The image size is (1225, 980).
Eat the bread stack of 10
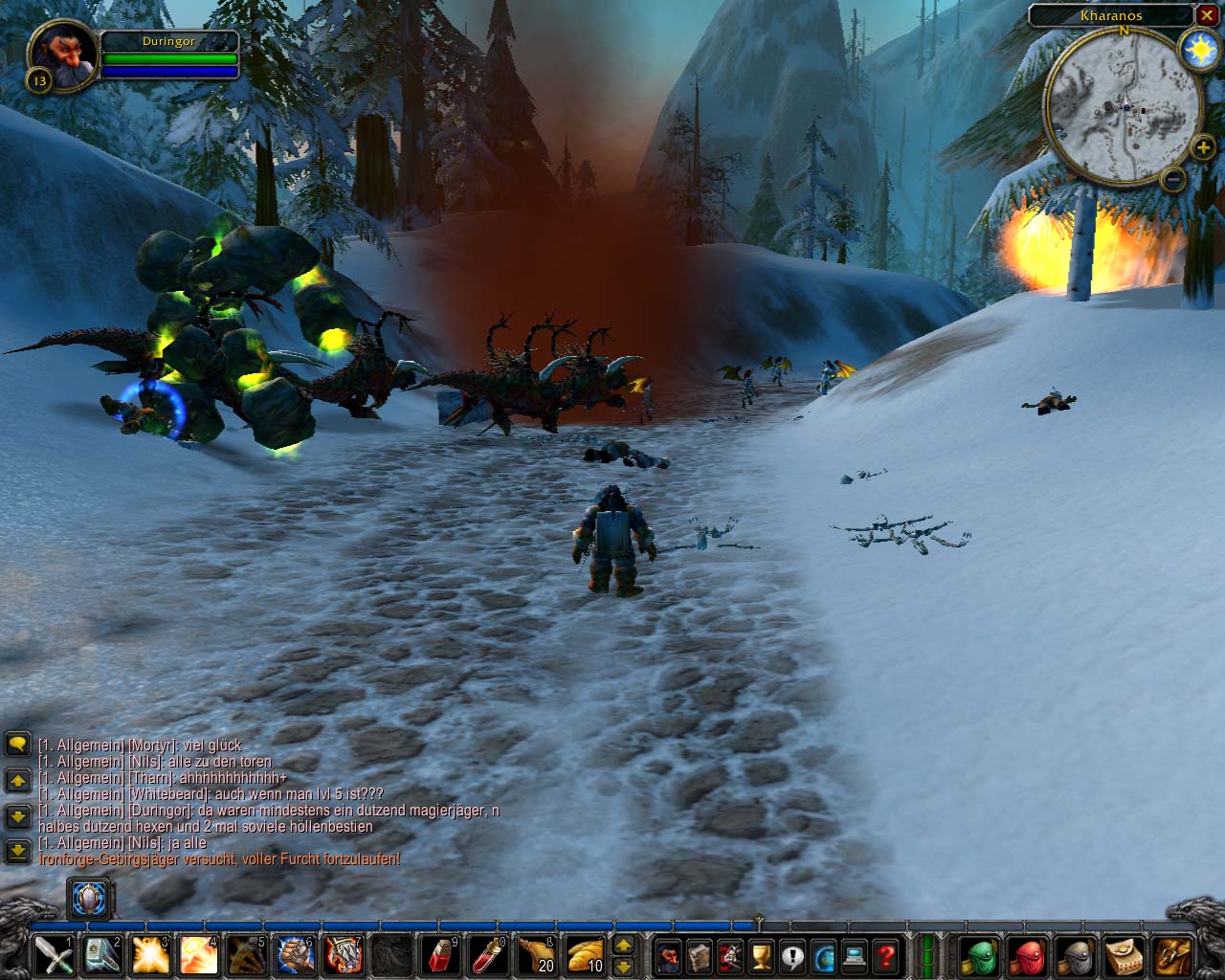585,955
